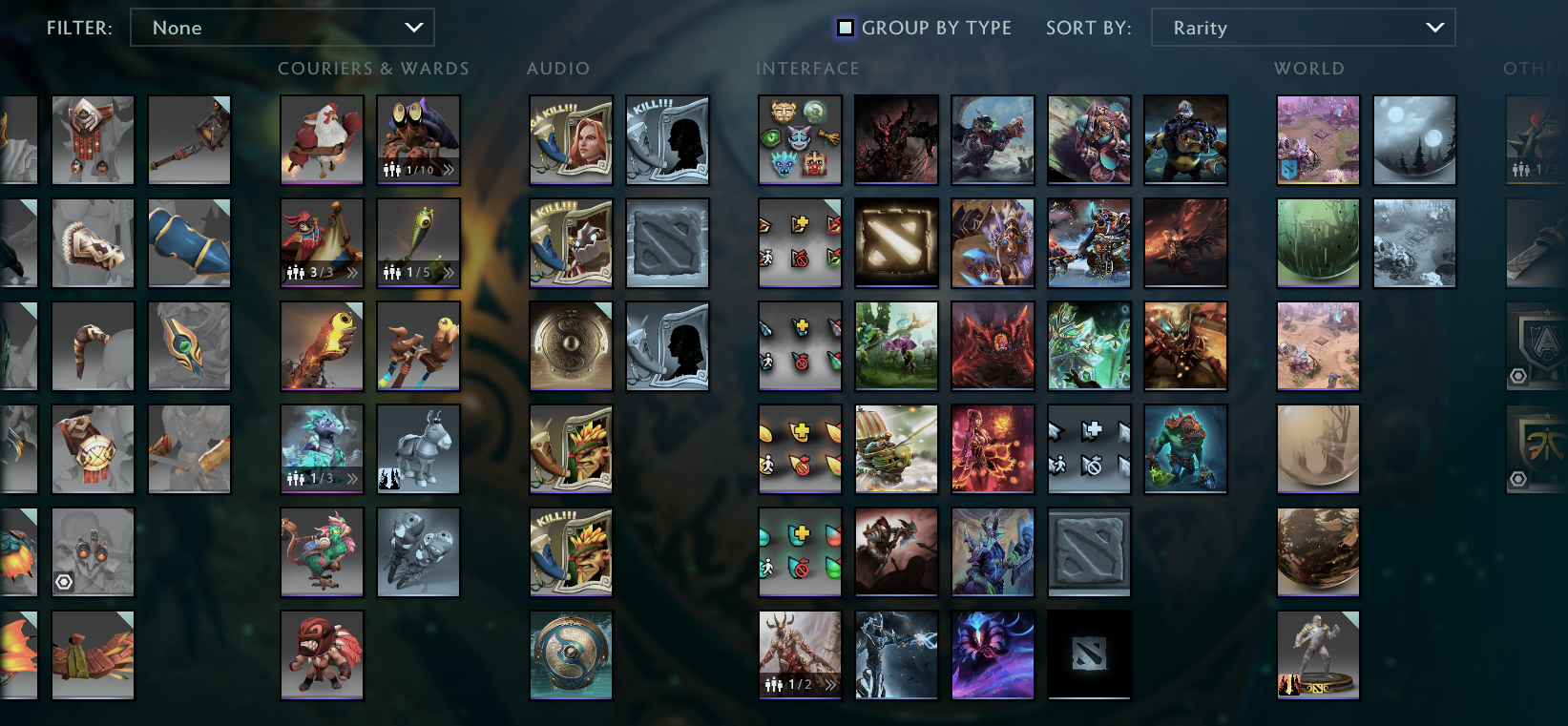The height and width of the screenshot is (726, 1568).
Task: Click the INTERFACE section header
Action: tap(807, 68)
